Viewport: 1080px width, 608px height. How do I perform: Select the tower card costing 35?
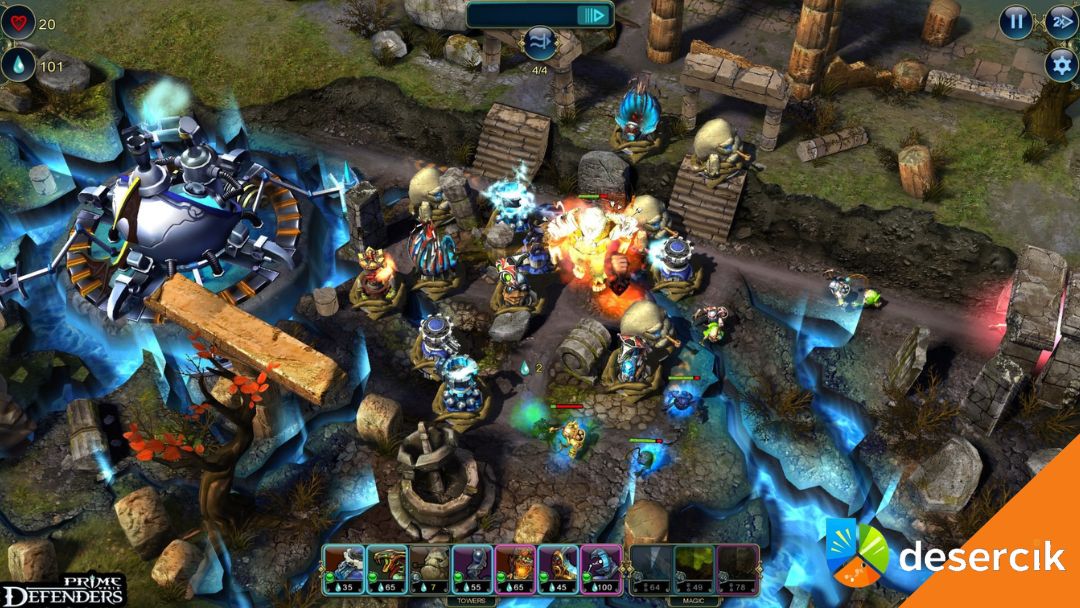coord(343,568)
